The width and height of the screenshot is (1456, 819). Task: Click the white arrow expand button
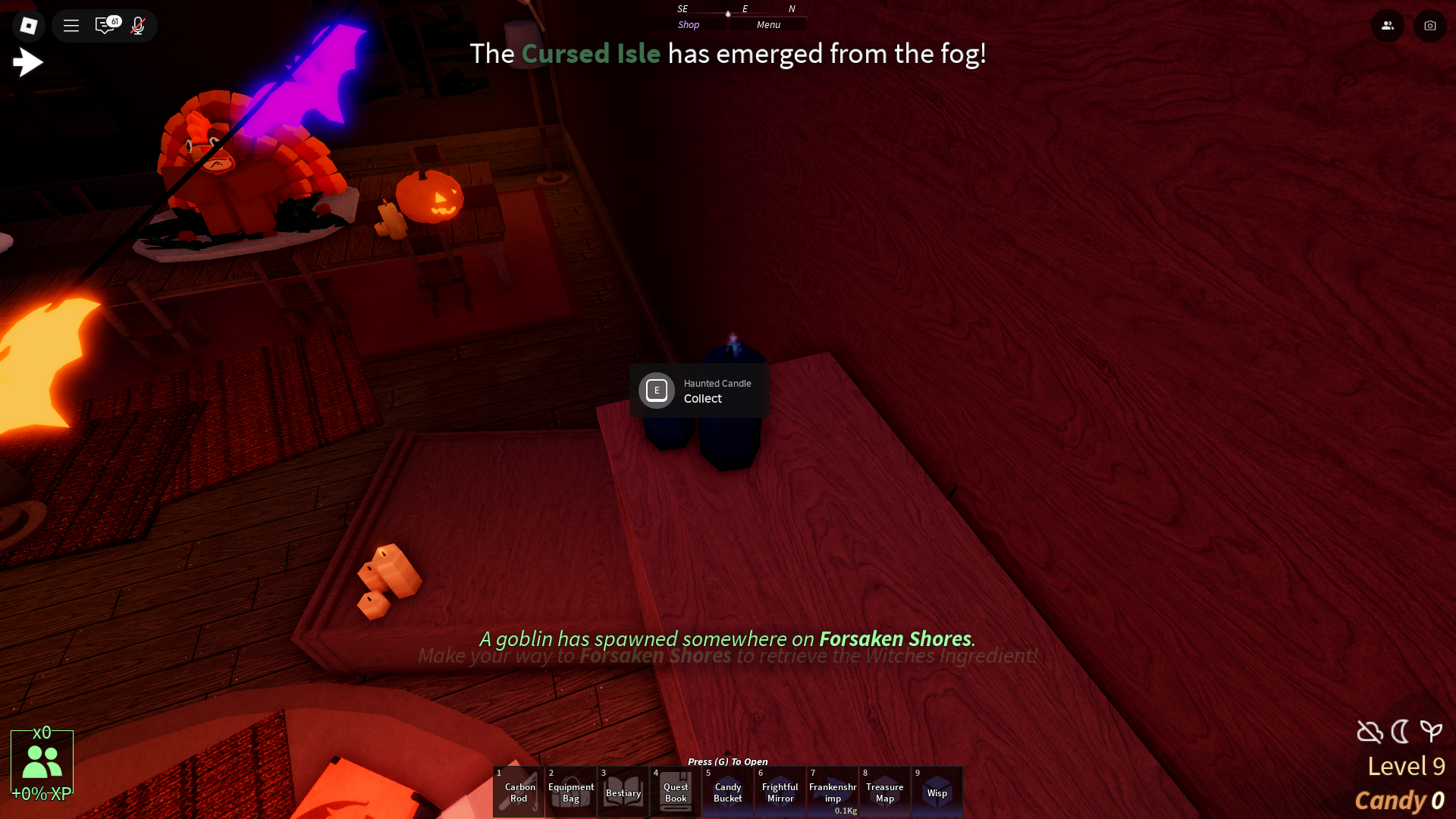coord(28,62)
